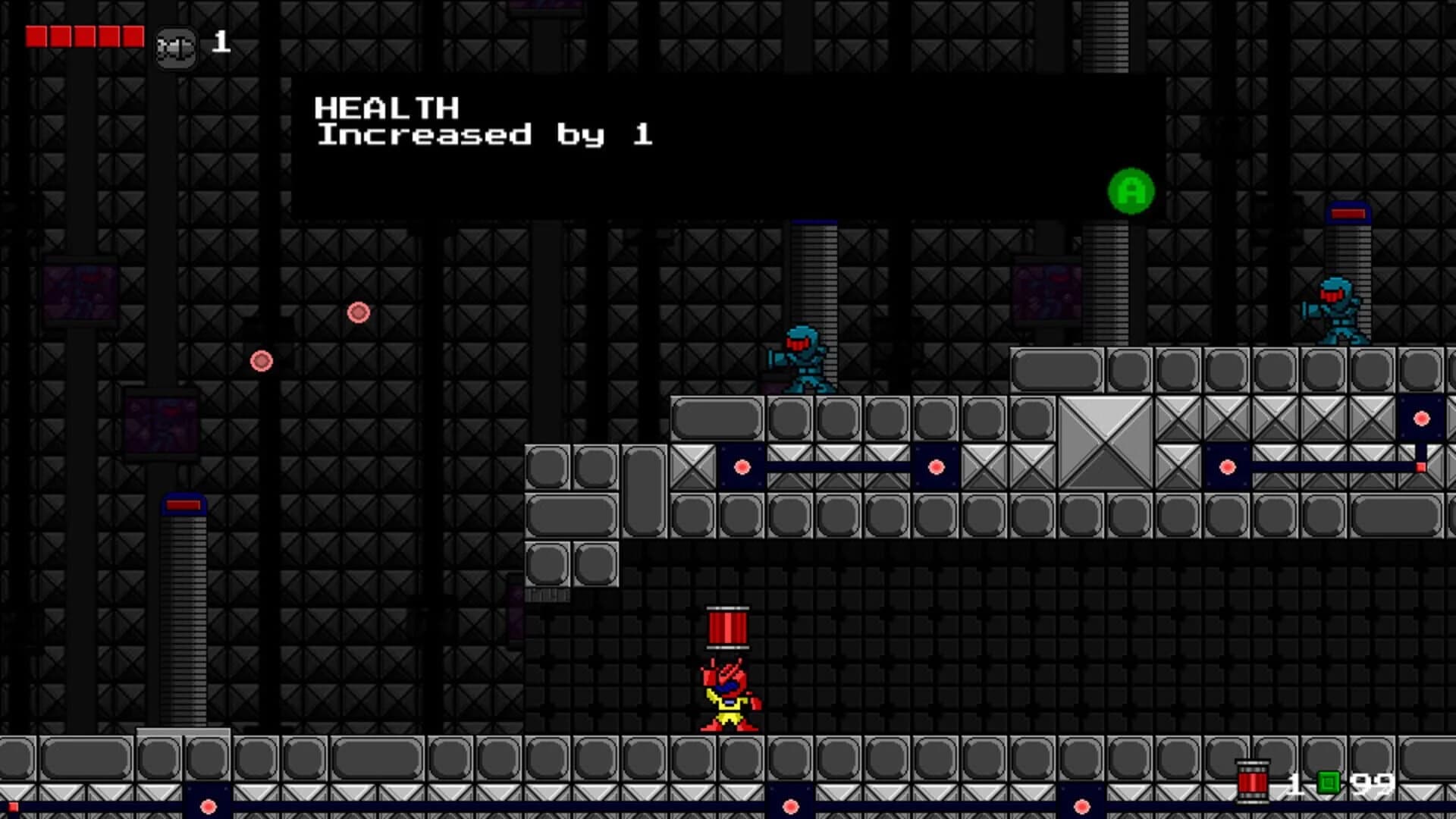Click the HEALTH heading in the message box
This screenshot has height=819, width=1456.
(387, 108)
